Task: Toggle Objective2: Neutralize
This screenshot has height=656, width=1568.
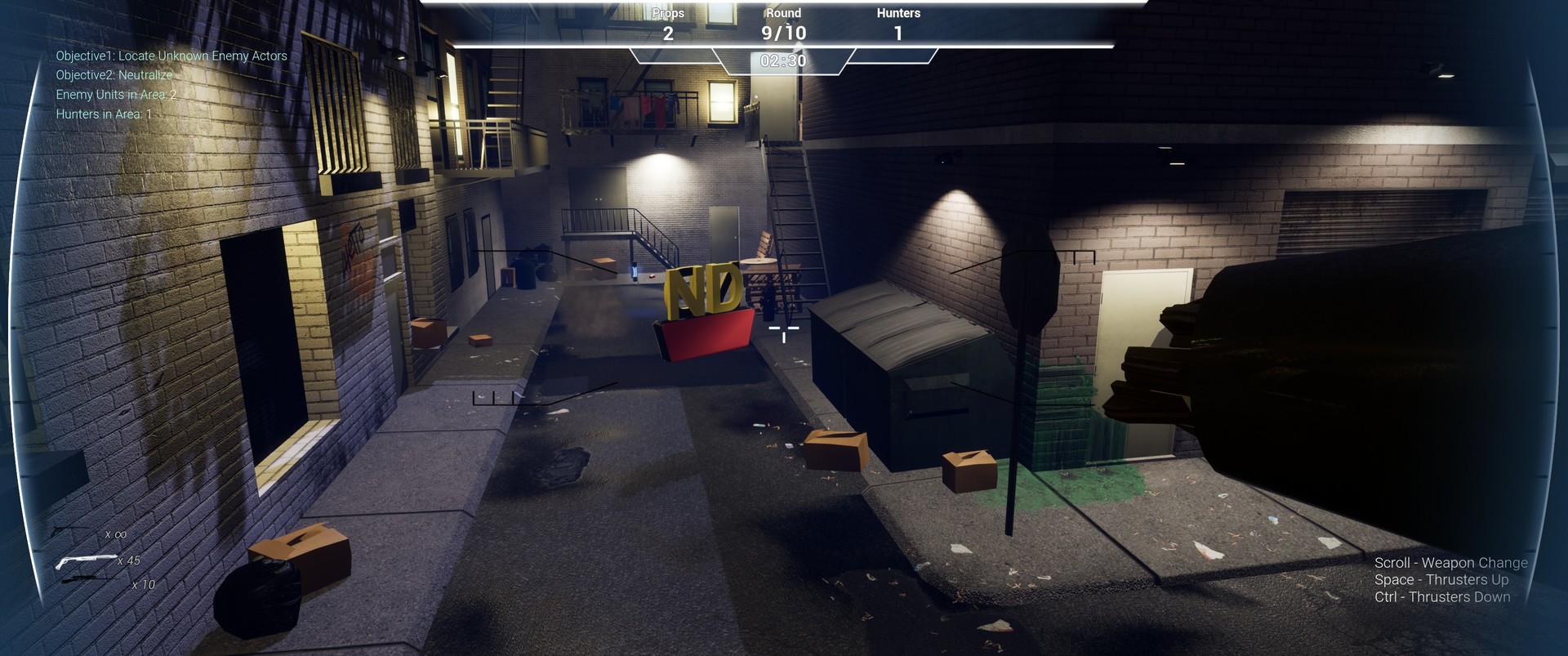Action: pyautogui.click(x=114, y=74)
